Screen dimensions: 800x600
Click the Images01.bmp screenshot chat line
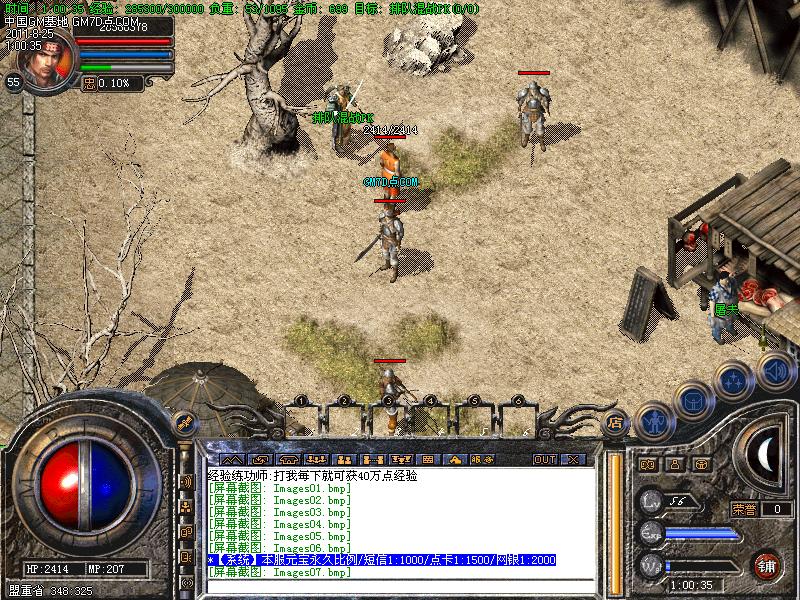click(279, 487)
